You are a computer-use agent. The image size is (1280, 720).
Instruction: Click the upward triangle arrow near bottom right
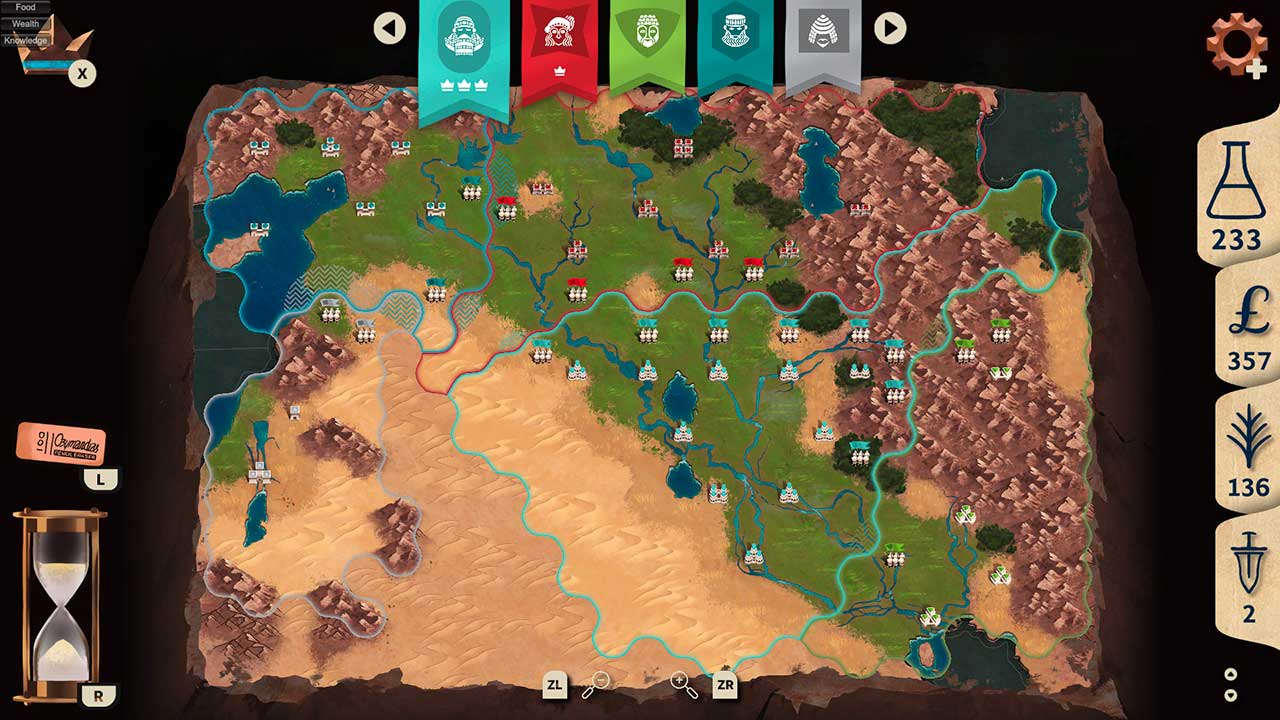(x=1231, y=674)
